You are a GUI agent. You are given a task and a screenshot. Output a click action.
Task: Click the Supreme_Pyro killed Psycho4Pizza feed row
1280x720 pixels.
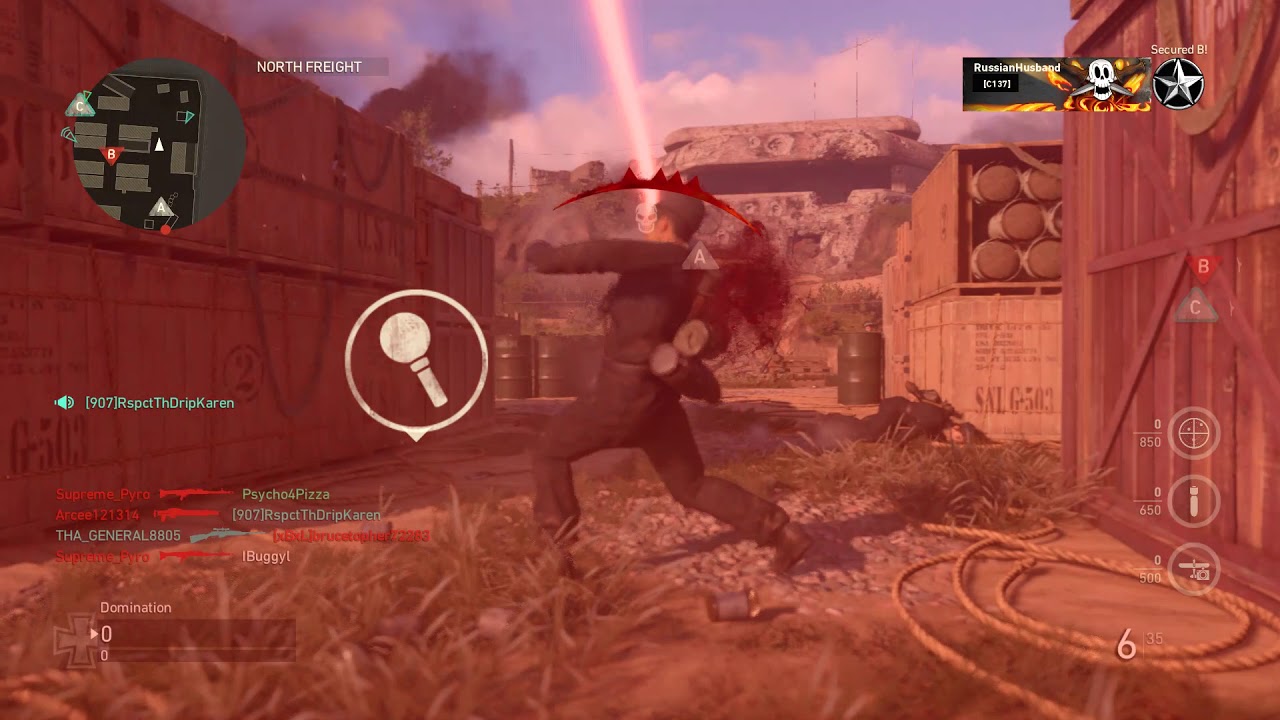193,494
